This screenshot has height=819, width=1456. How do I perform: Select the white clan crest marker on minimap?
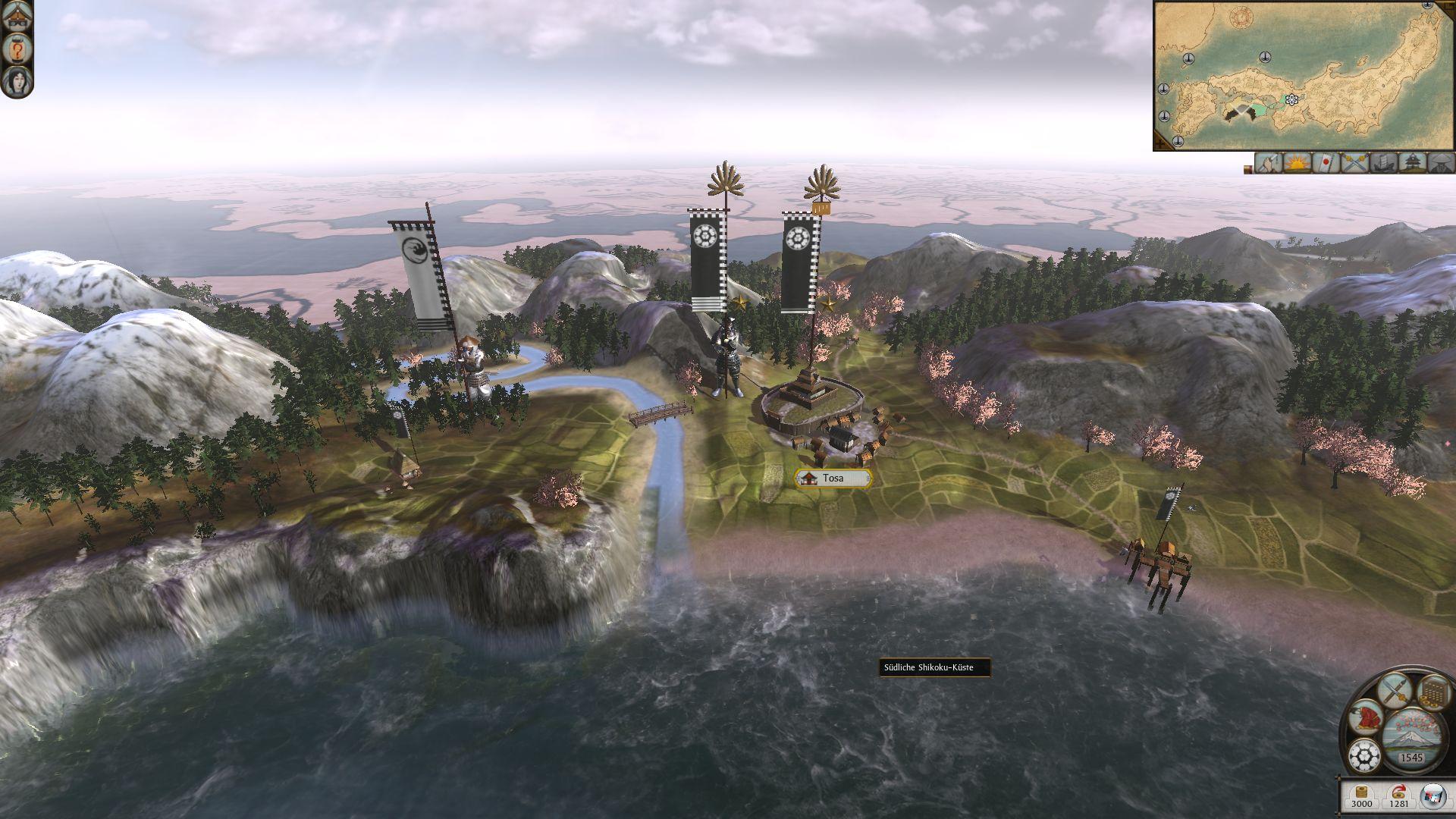click(1291, 99)
